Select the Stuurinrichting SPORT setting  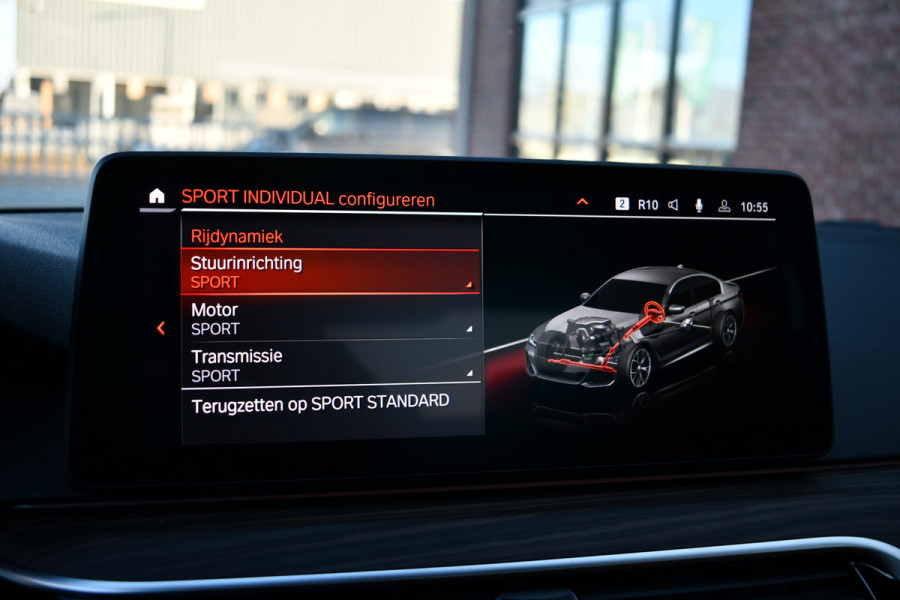click(330, 272)
